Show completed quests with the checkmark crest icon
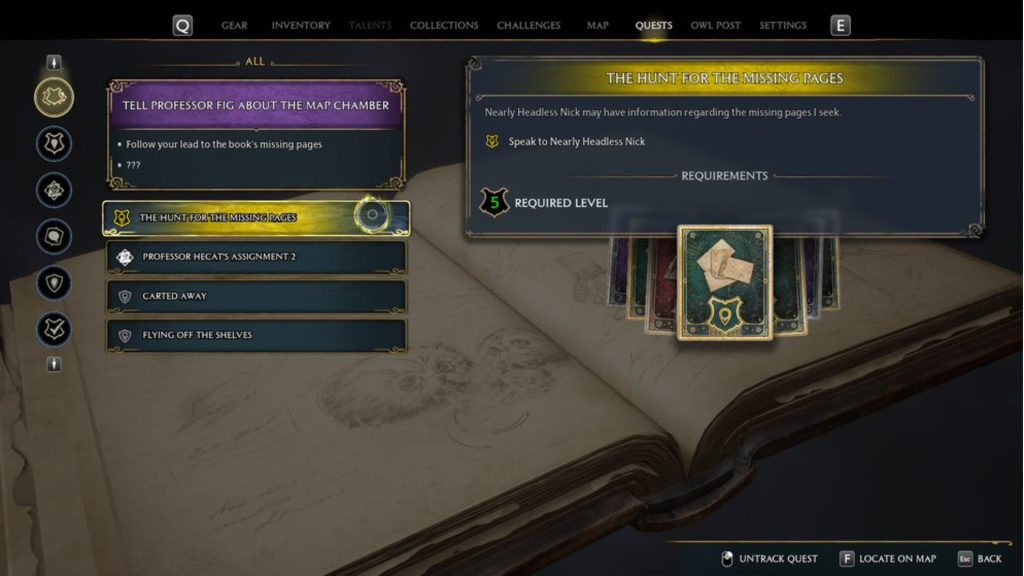The height and width of the screenshot is (576, 1024). click(54, 329)
